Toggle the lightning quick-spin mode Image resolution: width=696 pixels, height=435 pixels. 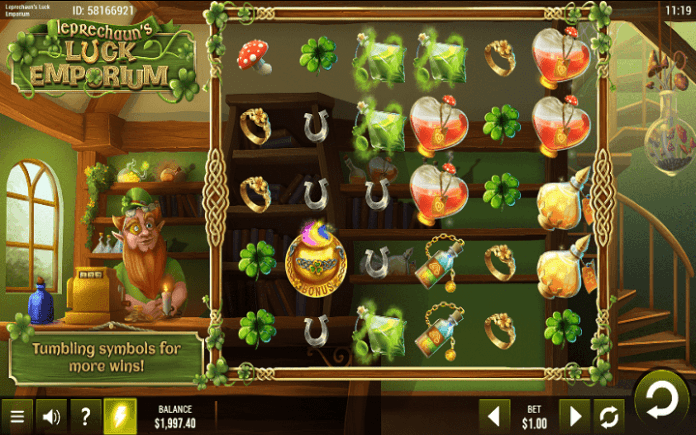[x=119, y=415]
